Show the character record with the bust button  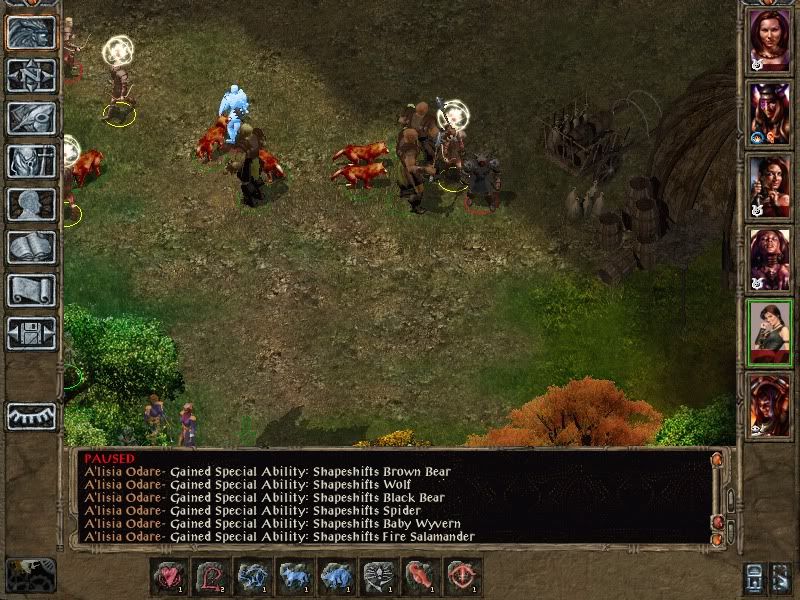31,204
